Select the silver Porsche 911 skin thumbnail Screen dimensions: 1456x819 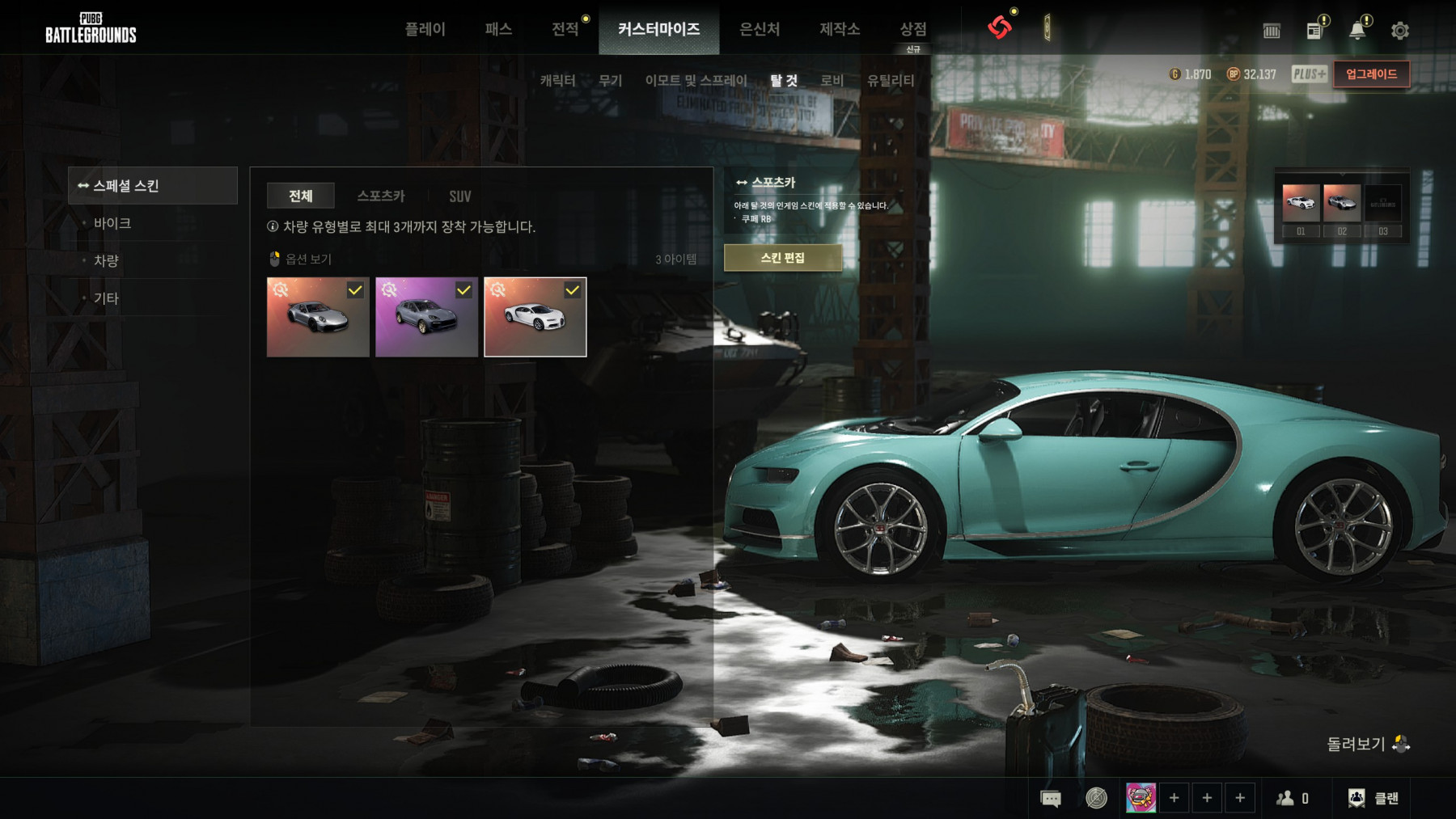pyautogui.click(x=318, y=317)
